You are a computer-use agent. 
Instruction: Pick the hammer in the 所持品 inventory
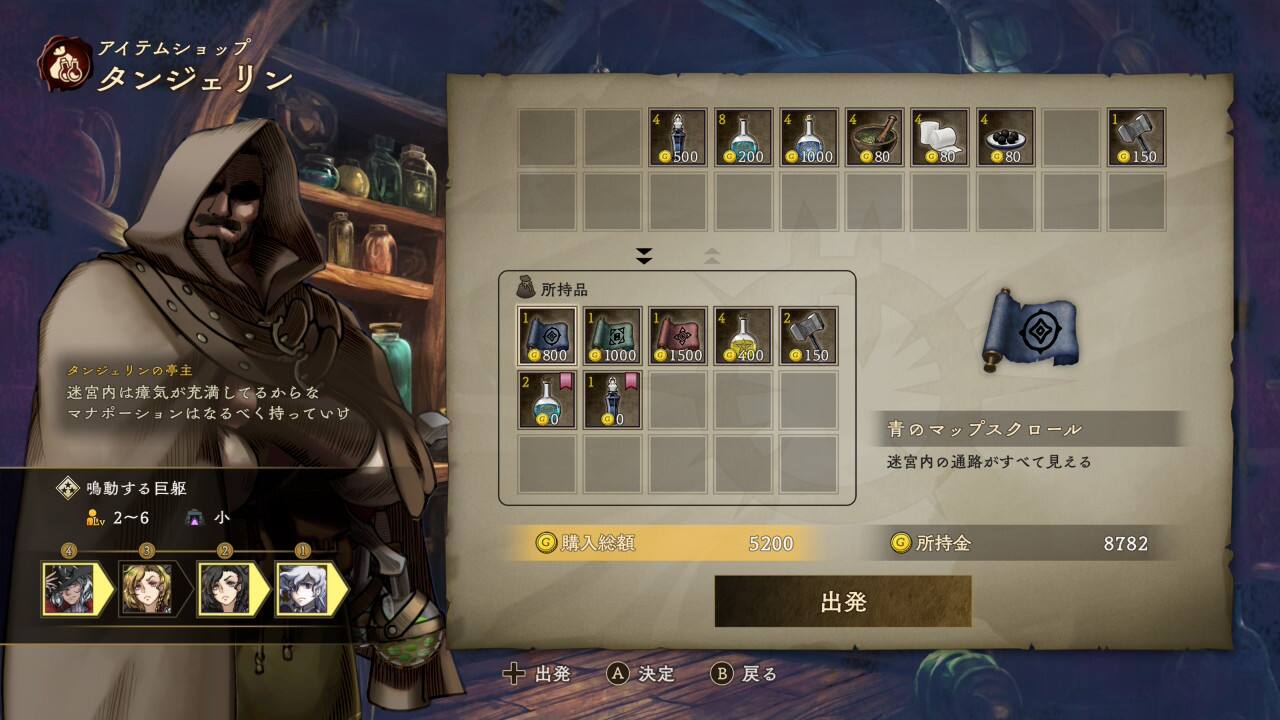809,336
